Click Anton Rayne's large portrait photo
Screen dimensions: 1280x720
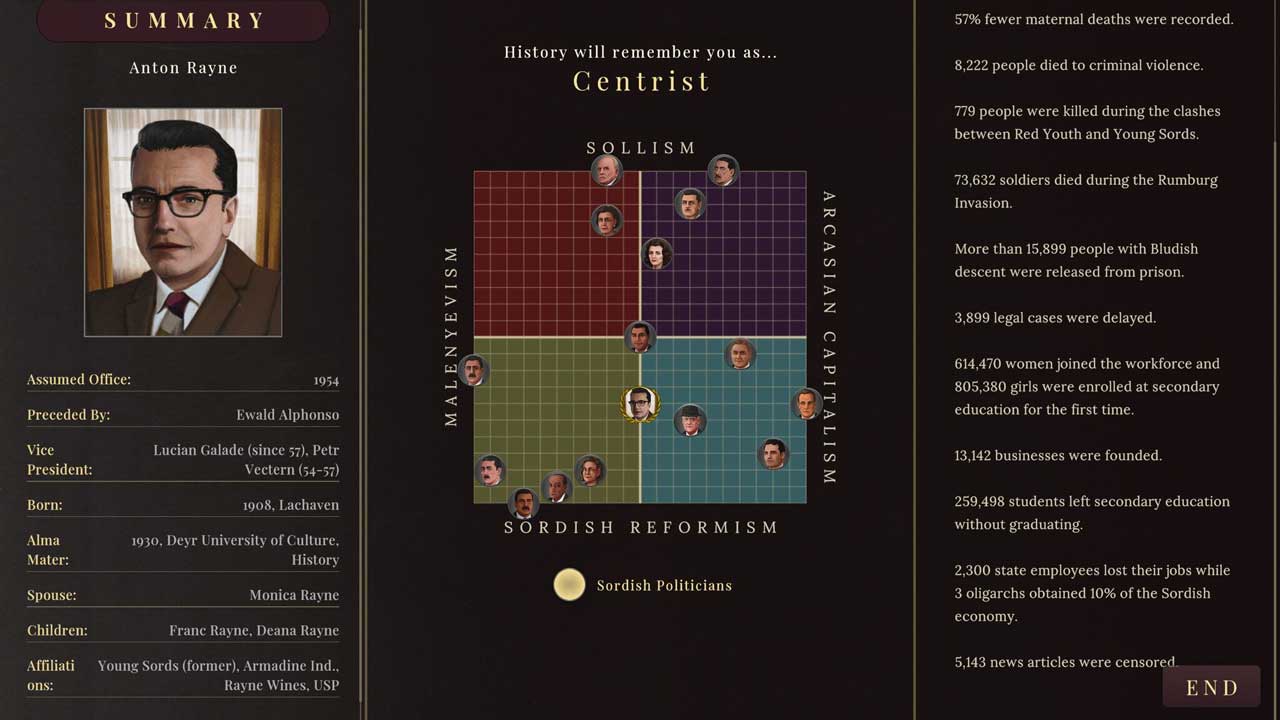pos(183,222)
